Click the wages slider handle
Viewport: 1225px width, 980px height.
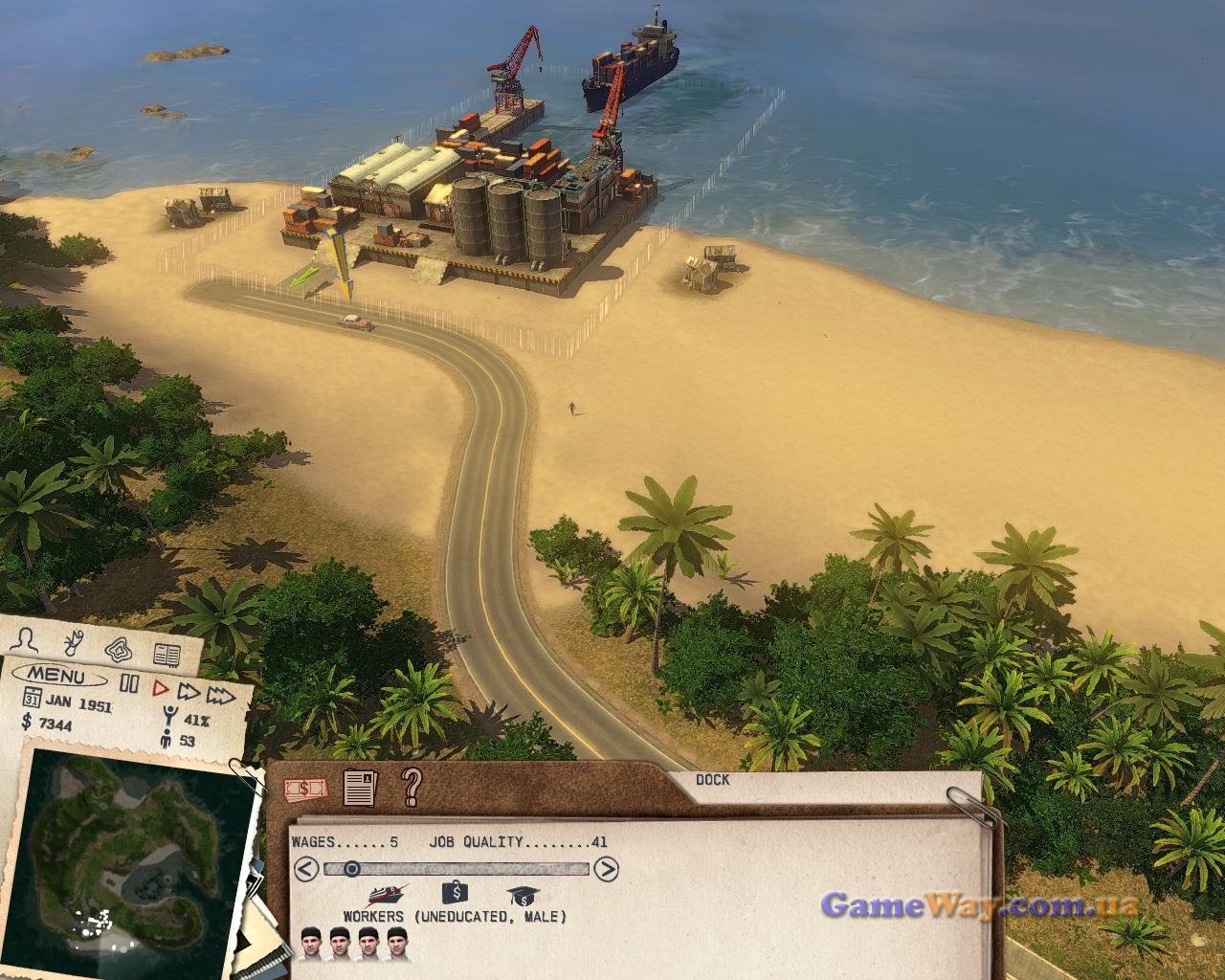[x=351, y=869]
